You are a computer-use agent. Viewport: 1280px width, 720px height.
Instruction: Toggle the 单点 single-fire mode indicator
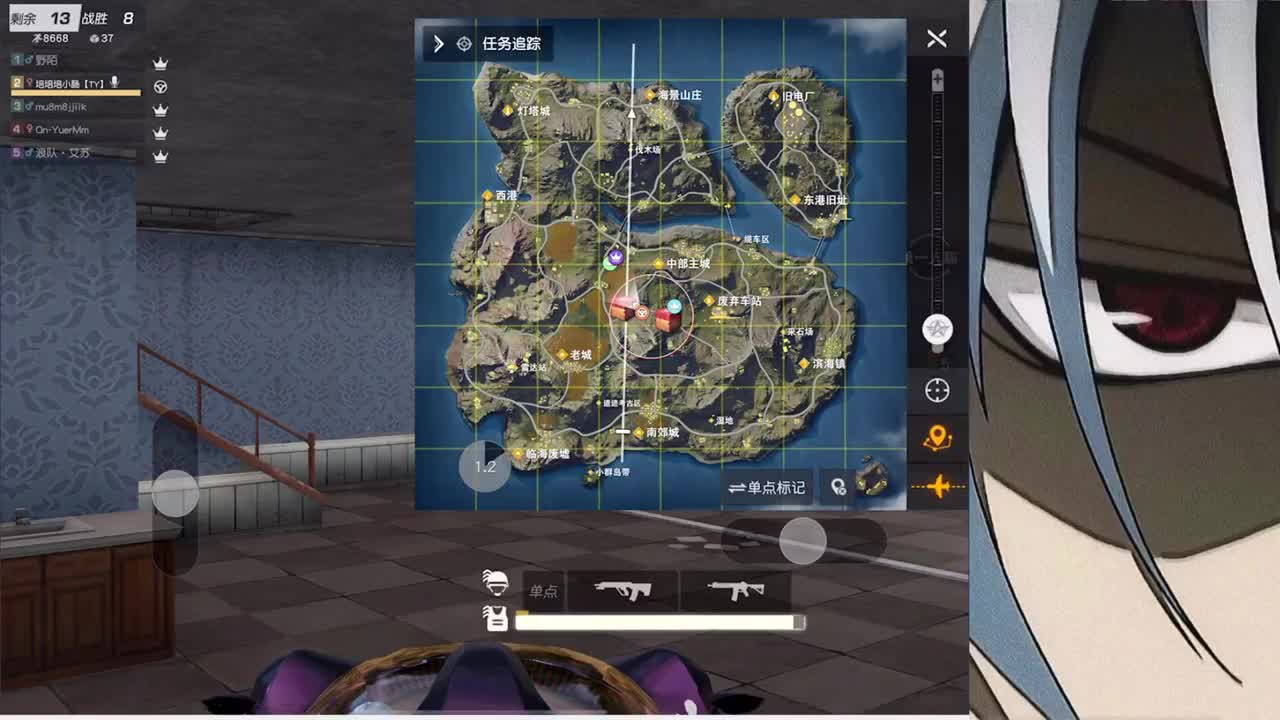click(545, 591)
